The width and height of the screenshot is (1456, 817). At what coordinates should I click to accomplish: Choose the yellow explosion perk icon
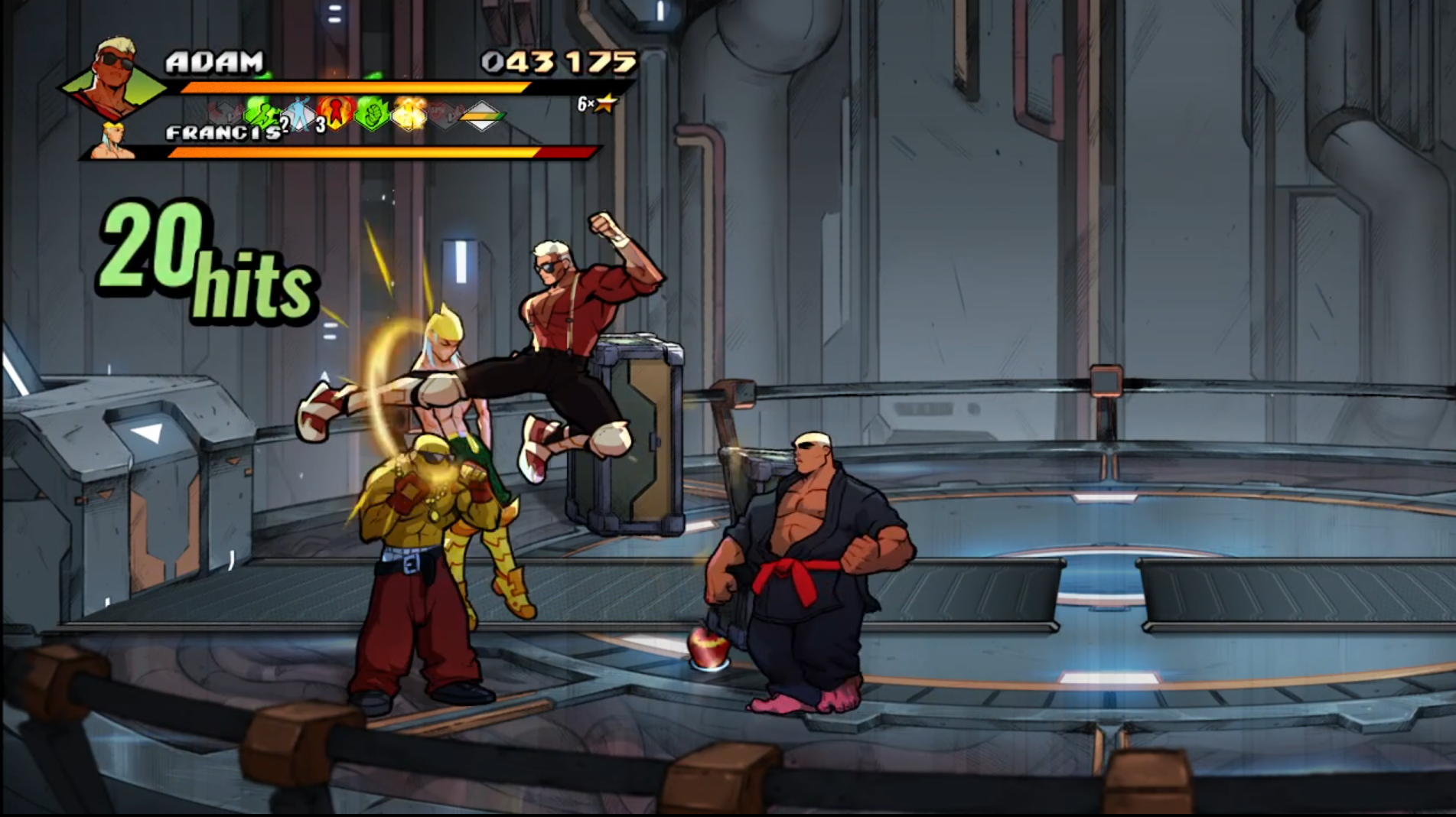[409, 115]
